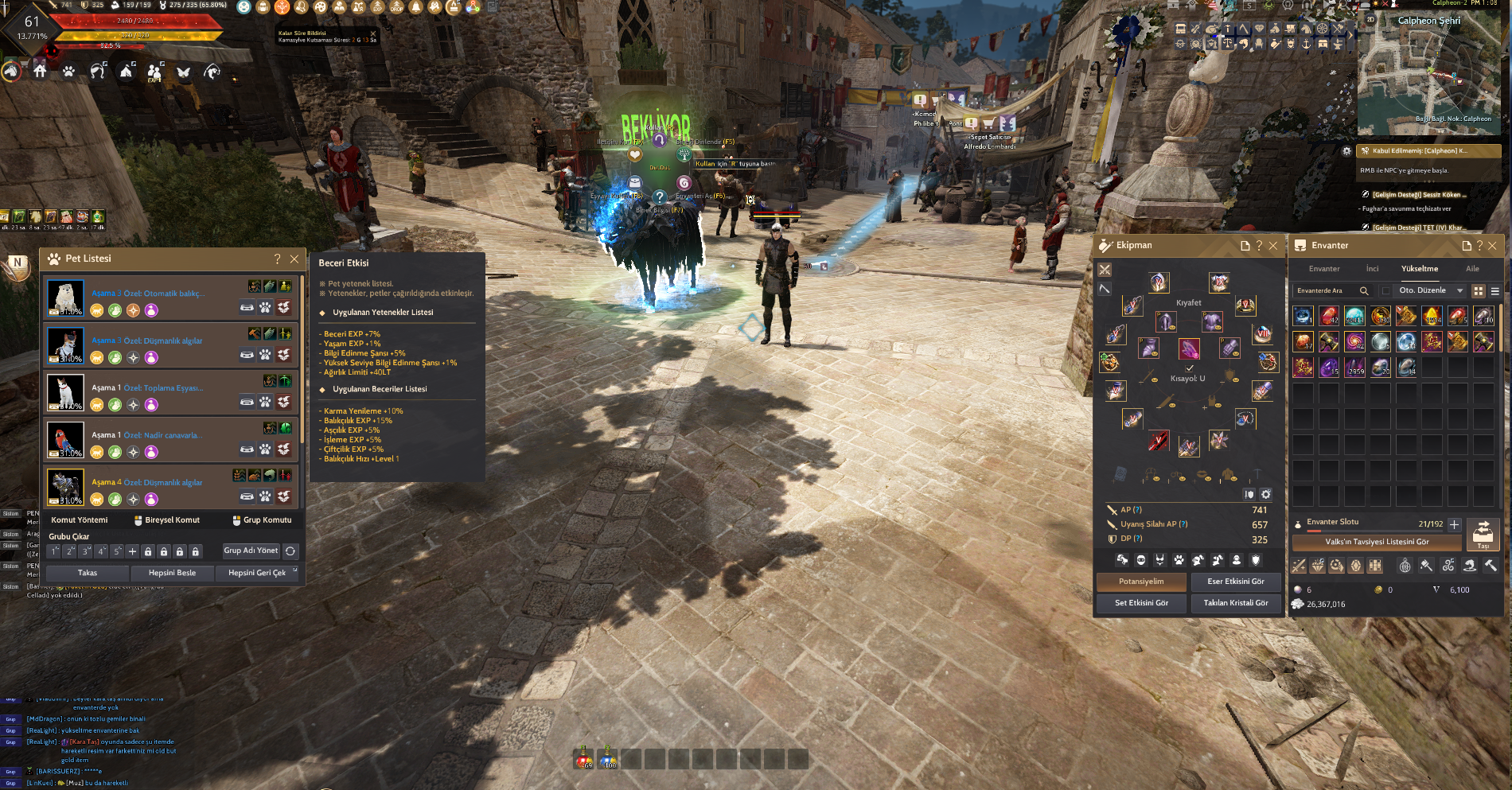Toggle the list view layout in Envanter
This screenshot has height=790, width=1512.
tap(1494, 290)
